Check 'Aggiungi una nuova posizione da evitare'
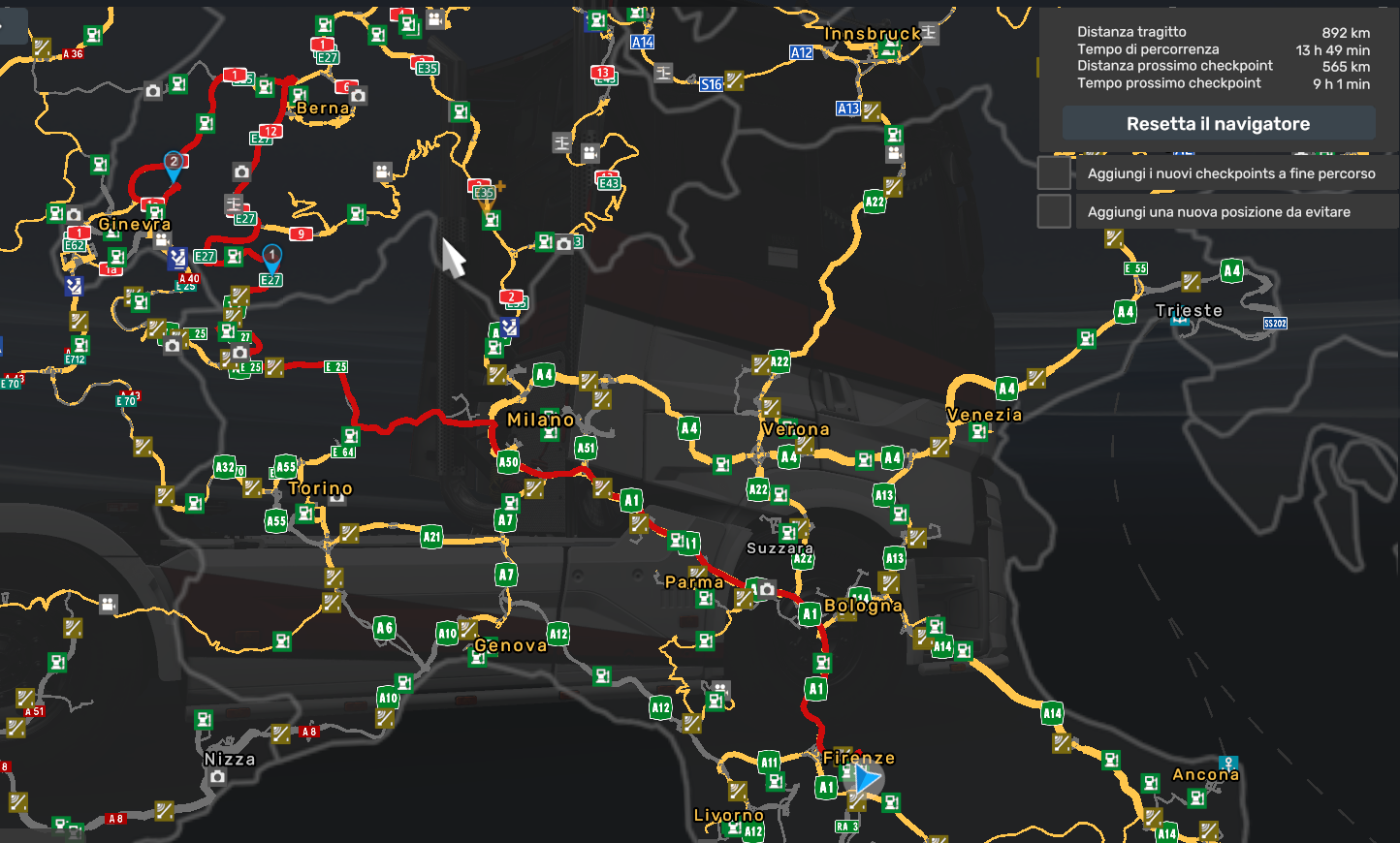This screenshot has width=1400, height=843. point(1053,210)
